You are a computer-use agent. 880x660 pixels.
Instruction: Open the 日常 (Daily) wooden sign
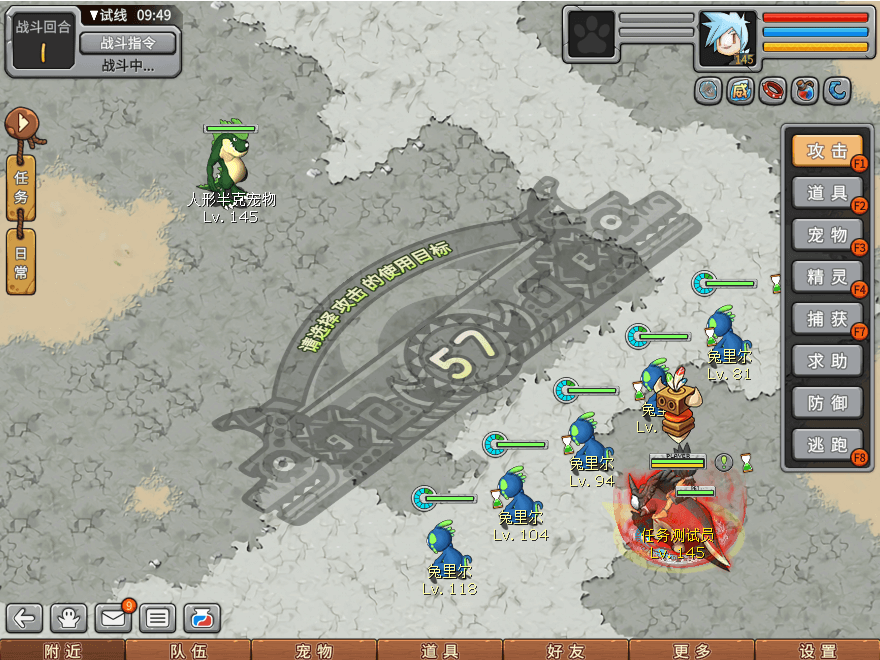pos(21,261)
